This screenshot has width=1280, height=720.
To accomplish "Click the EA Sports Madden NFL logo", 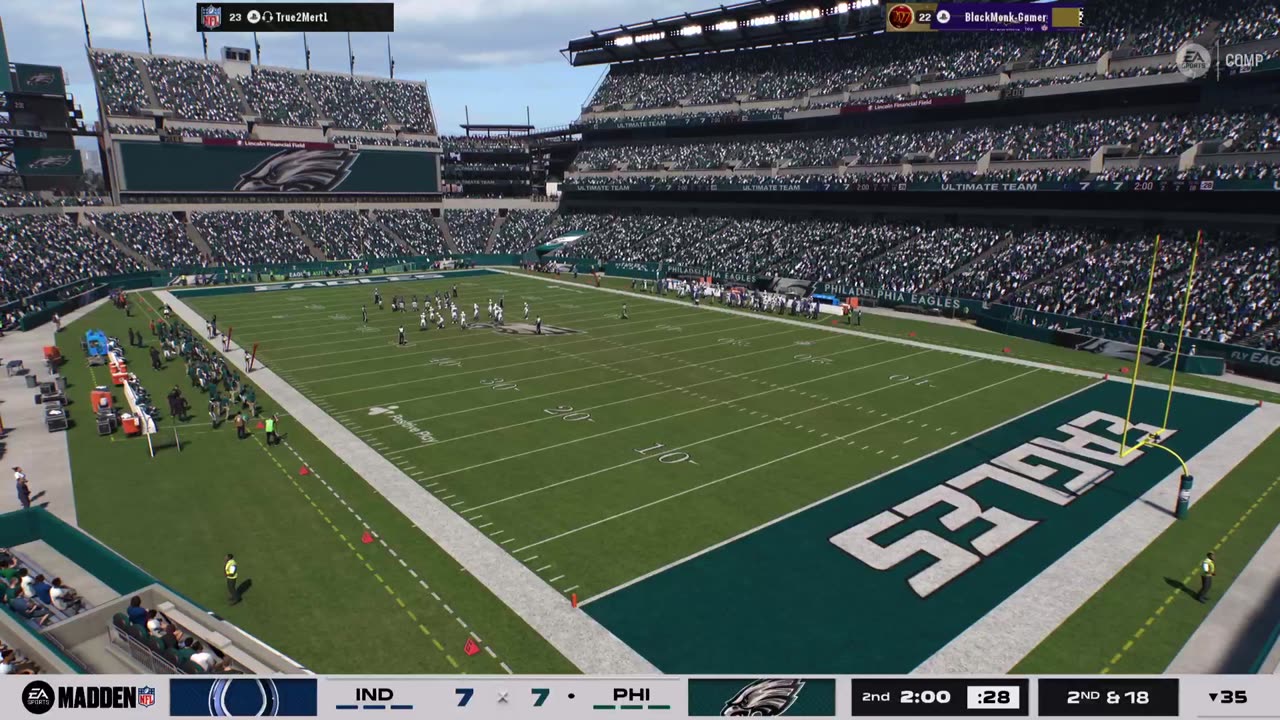I will (x=88, y=697).
